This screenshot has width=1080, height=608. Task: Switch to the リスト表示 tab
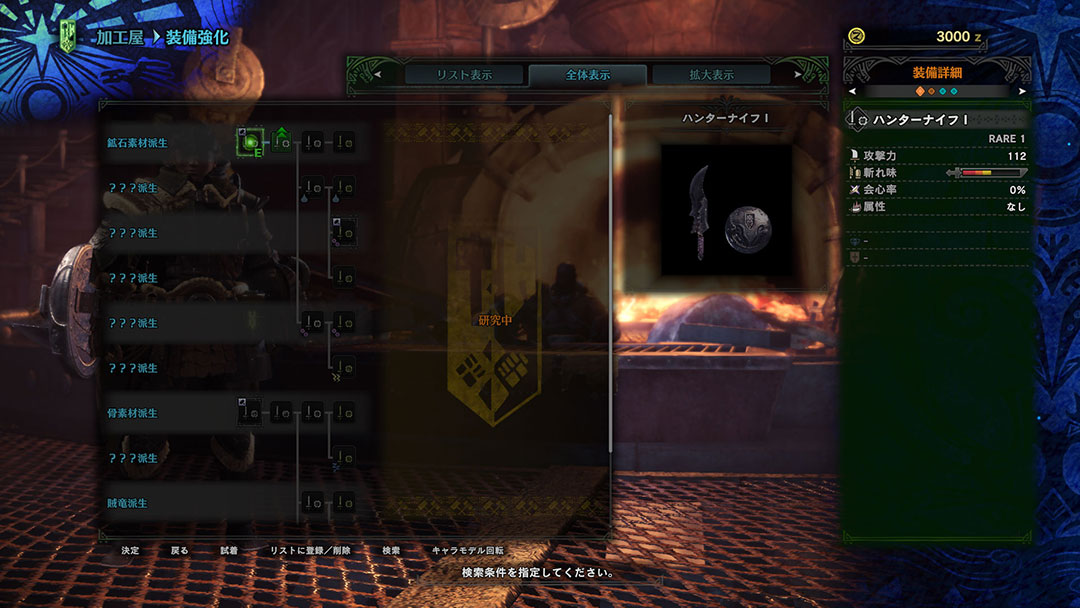464,75
